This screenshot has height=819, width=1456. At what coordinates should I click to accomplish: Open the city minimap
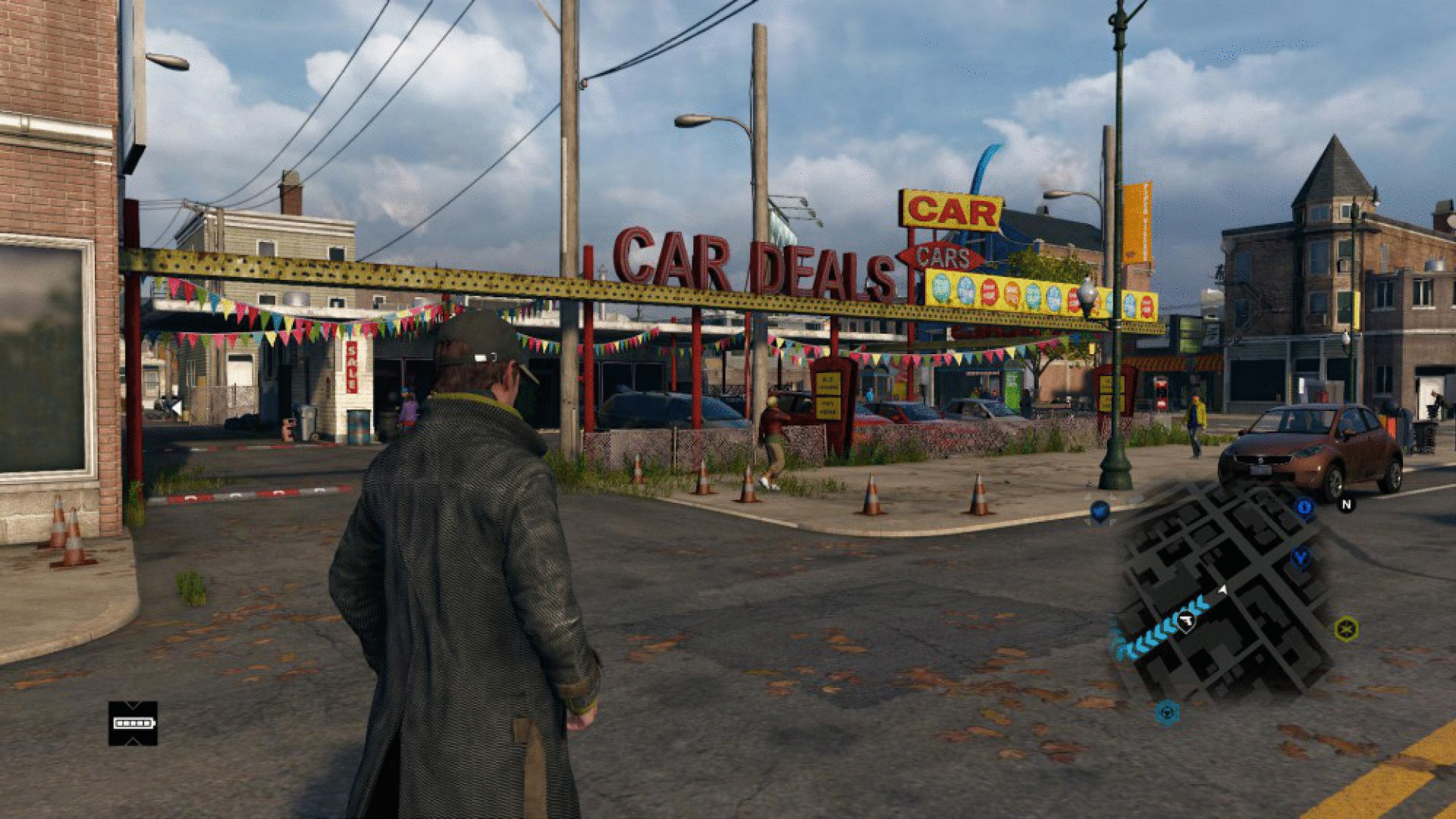click(1221, 591)
